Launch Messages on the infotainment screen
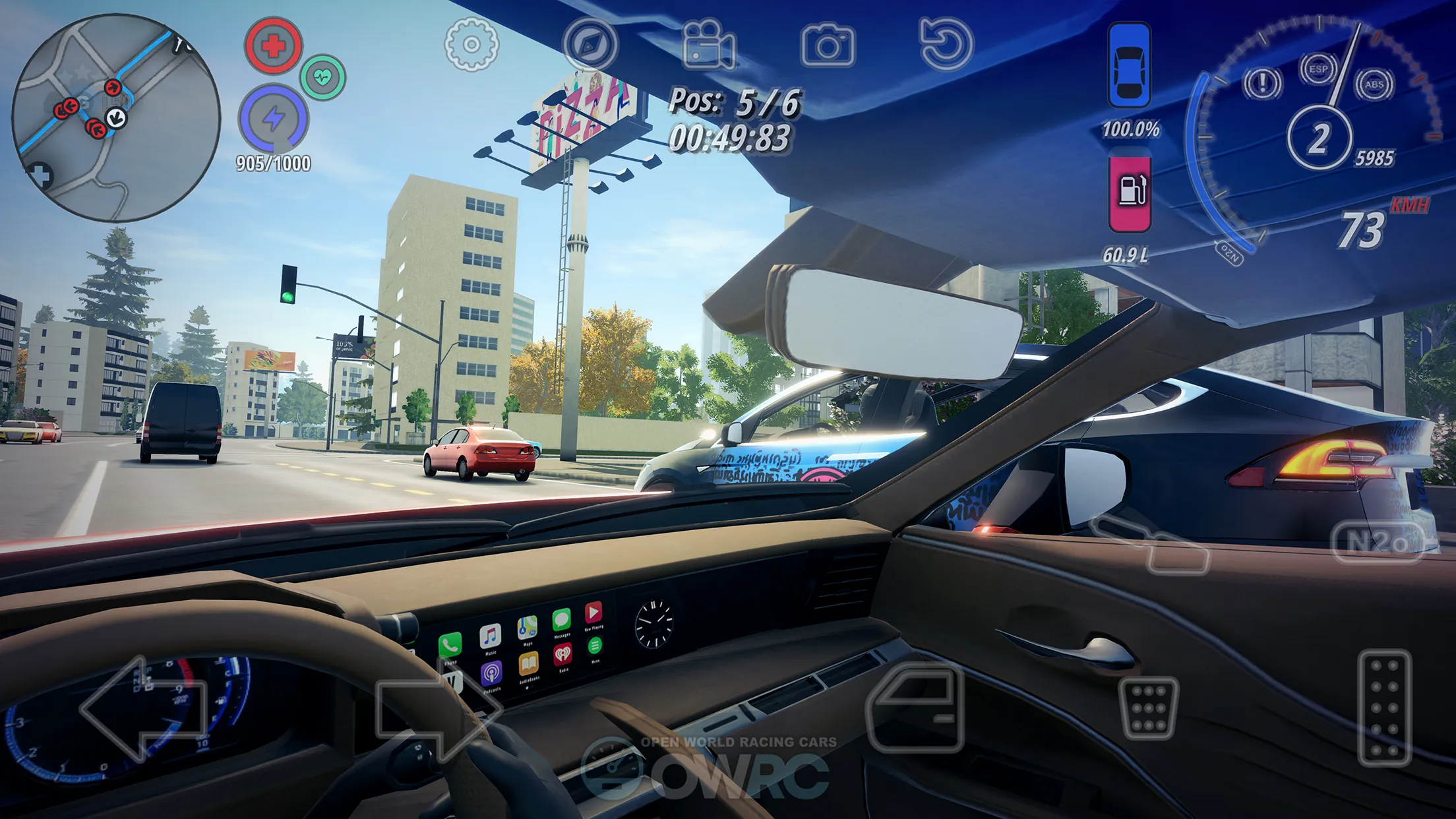 (561, 619)
